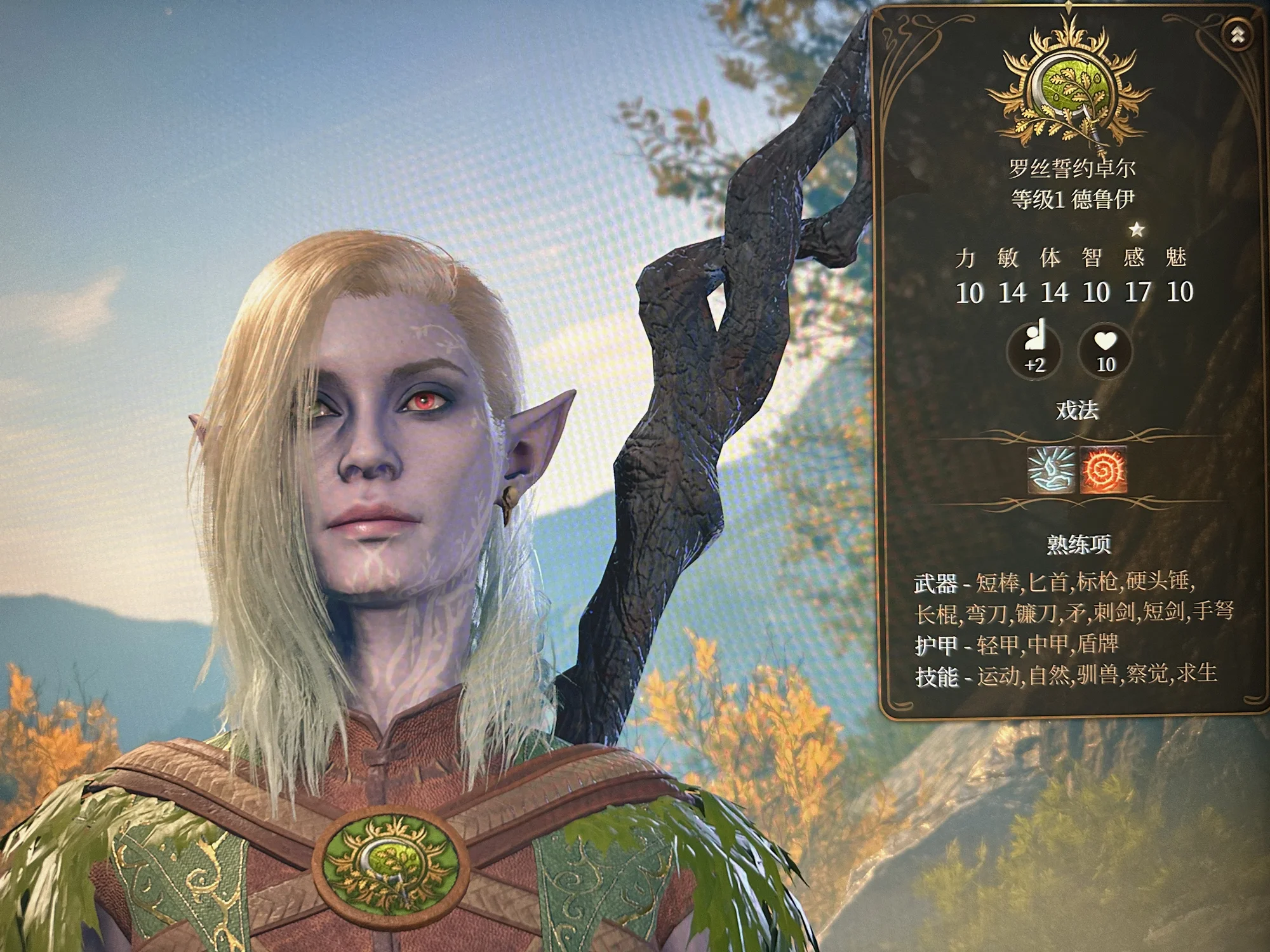The height and width of the screenshot is (952, 1270).
Task: Collapse the character summary panel
Action: (x=1237, y=36)
